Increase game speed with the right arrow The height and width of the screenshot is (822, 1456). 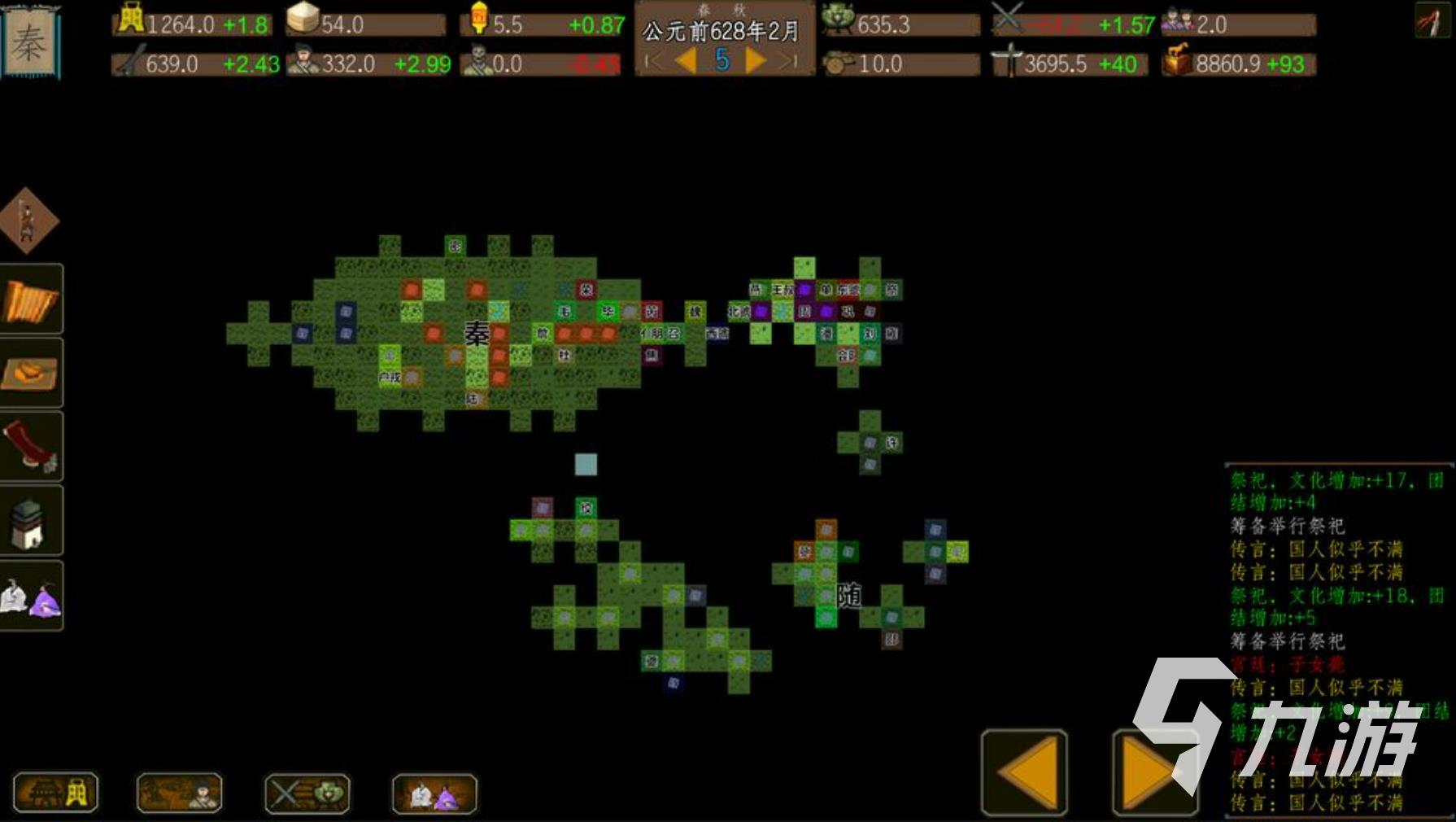click(756, 60)
